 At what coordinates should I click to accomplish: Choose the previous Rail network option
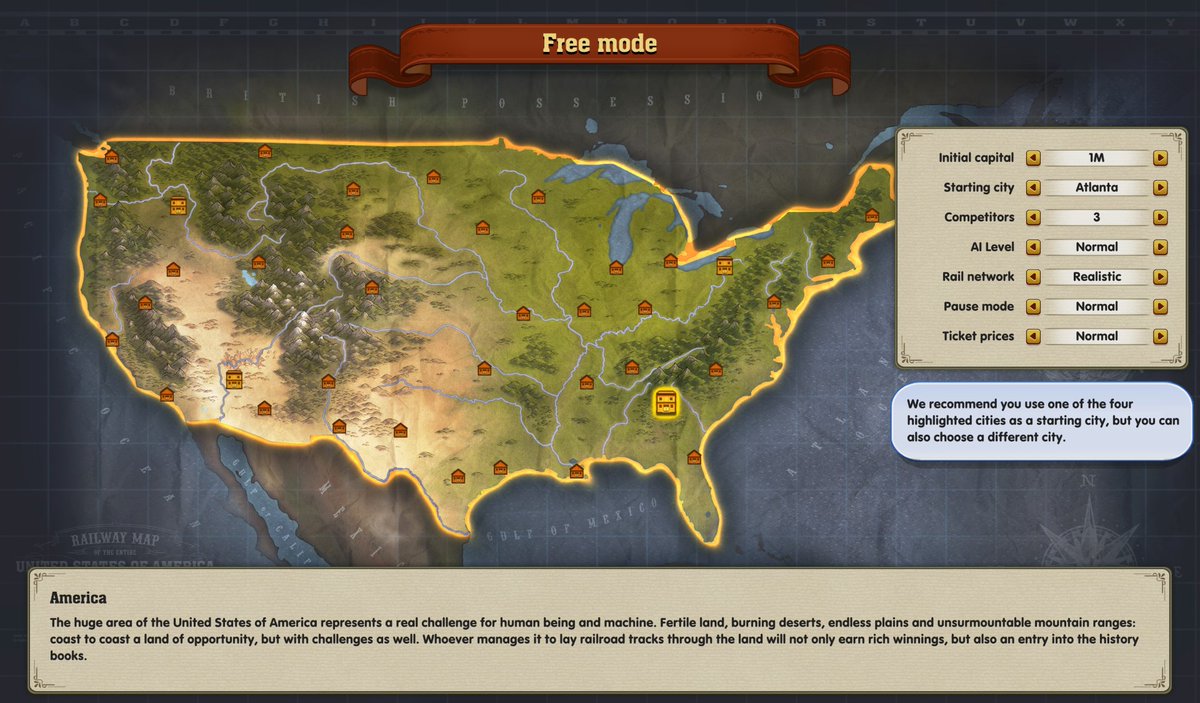(x=1033, y=277)
